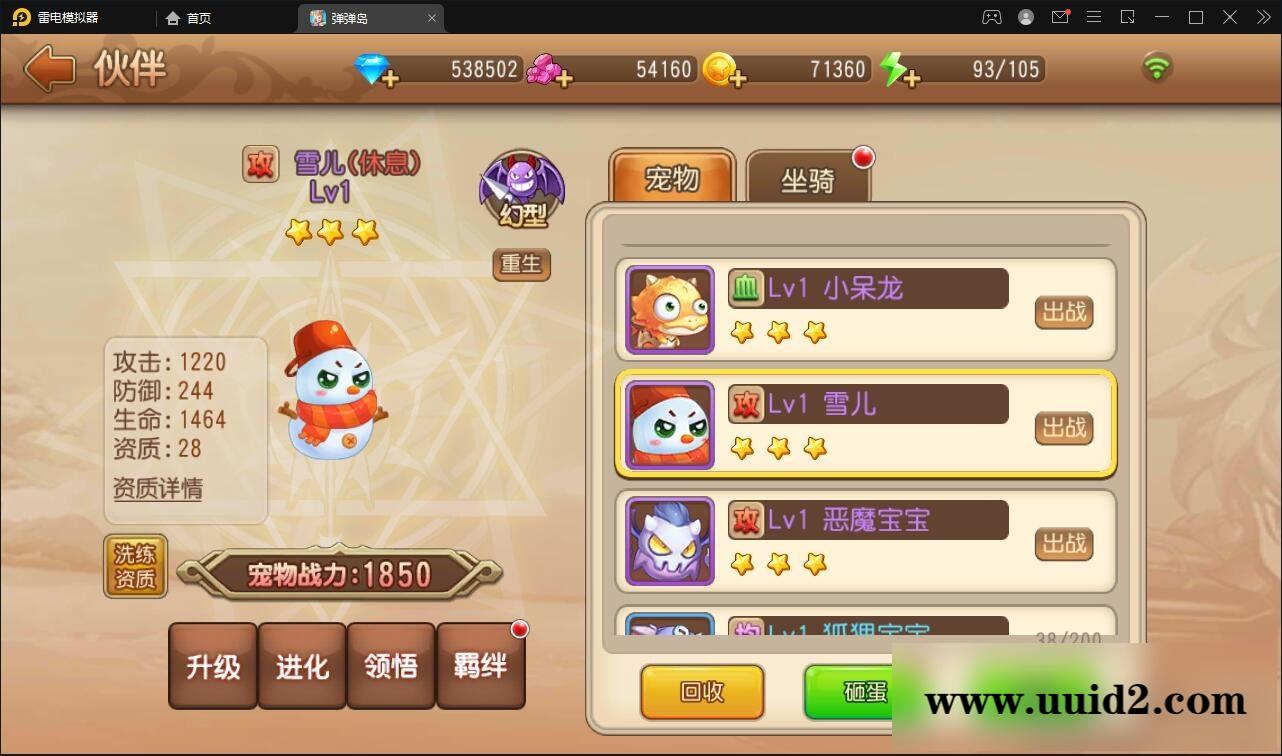1282x756 pixels.
Task: Select 小呆龙's pet portrait thumbnail
Action: pos(668,310)
